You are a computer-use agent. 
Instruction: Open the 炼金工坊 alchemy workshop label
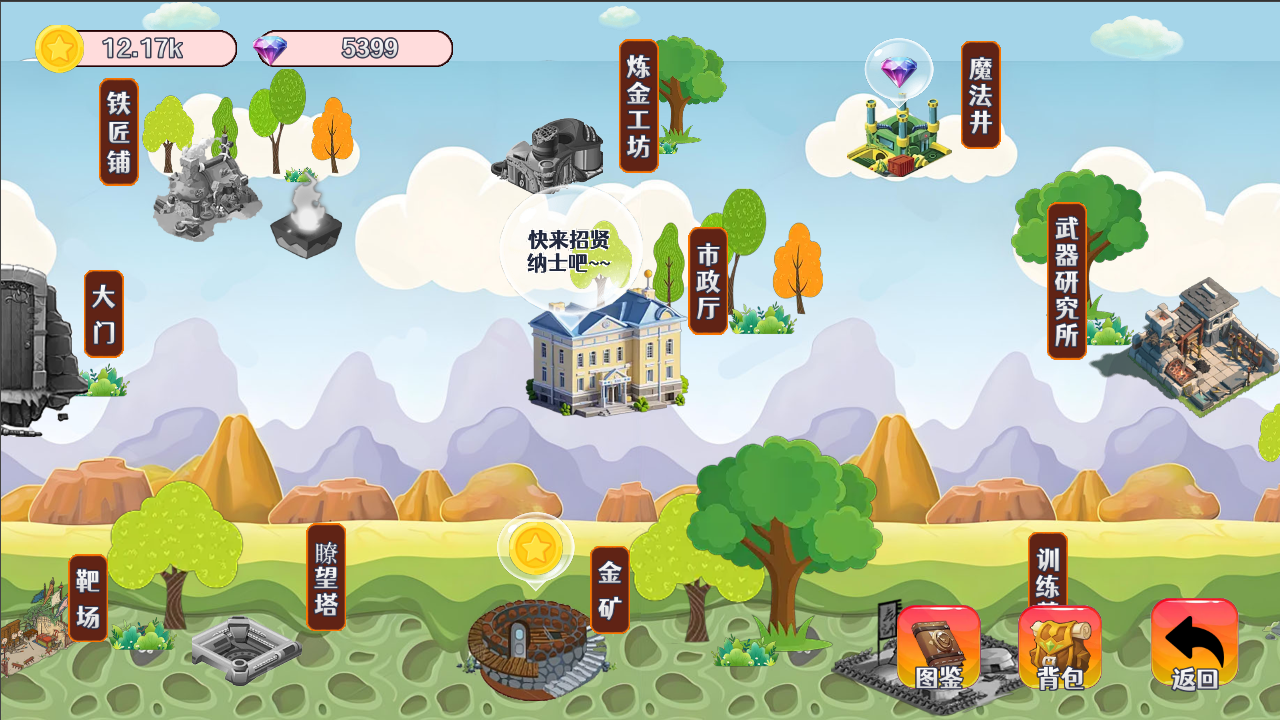(638, 106)
